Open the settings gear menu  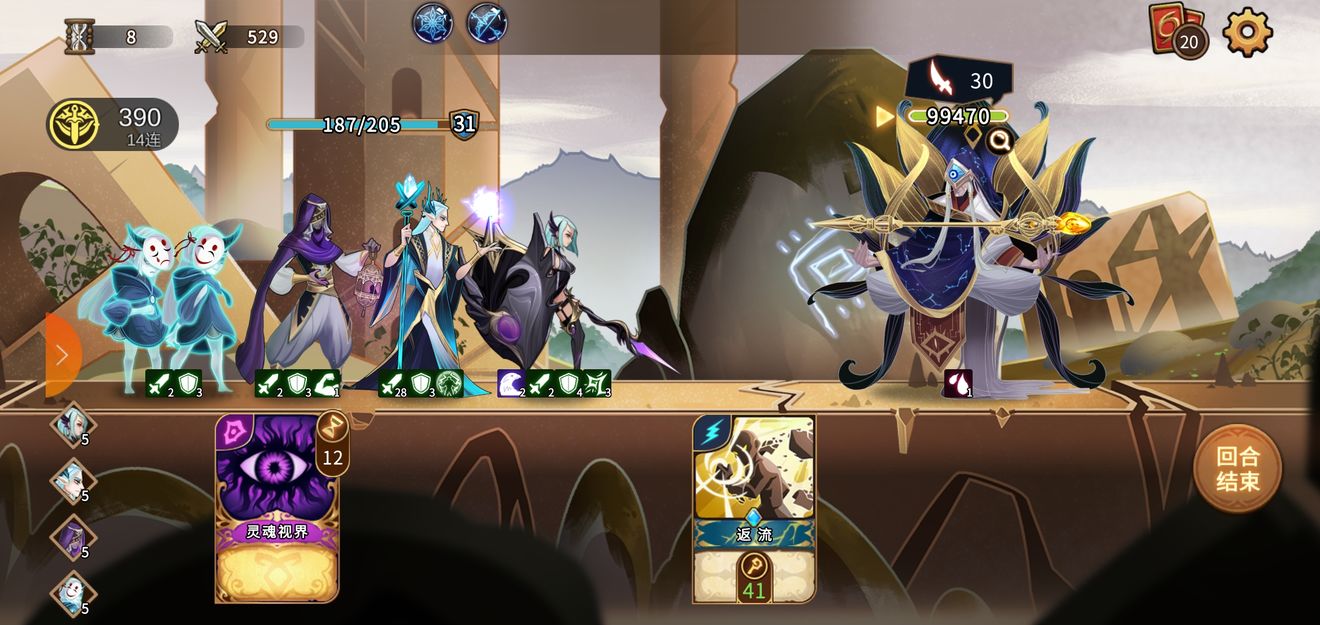tap(1247, 32)
